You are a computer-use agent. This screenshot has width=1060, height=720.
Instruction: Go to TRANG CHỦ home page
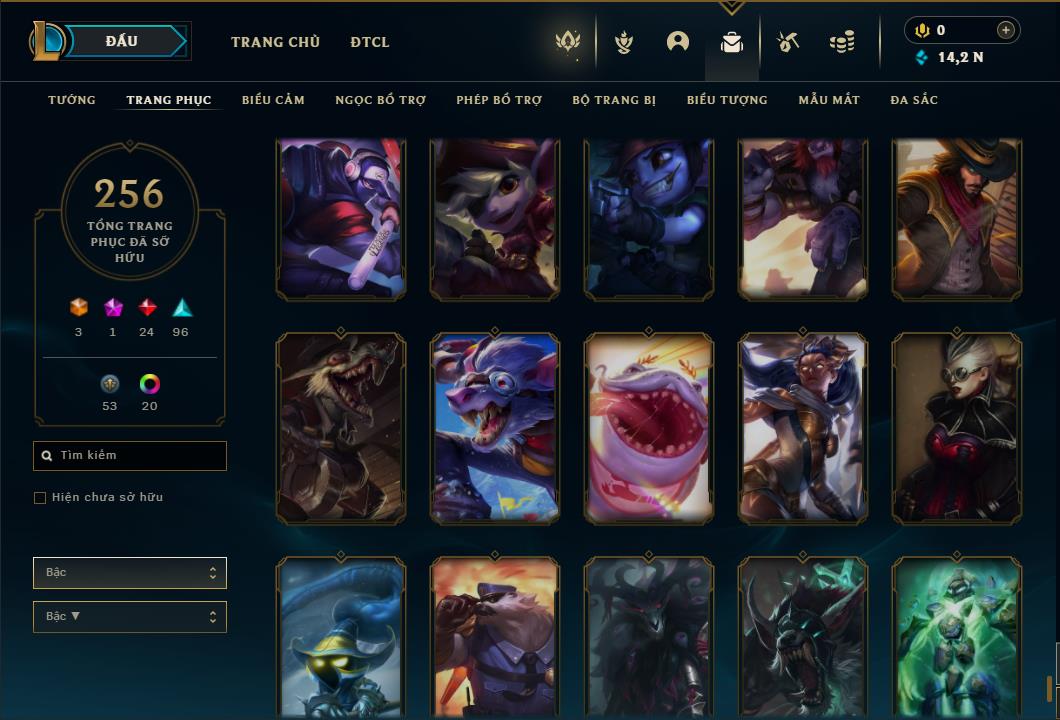tap(275, 42)
